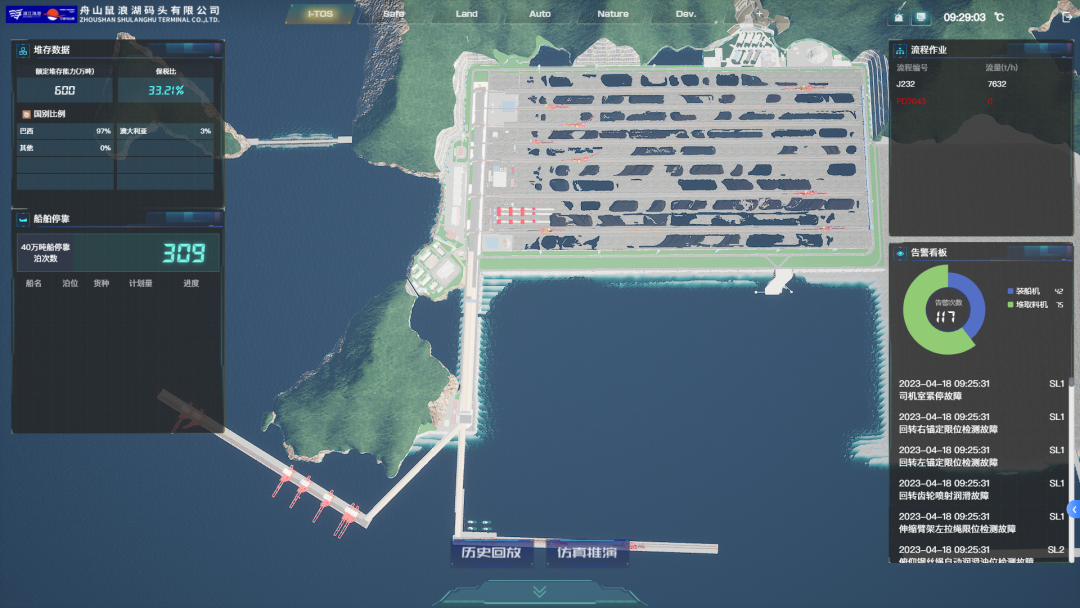The image size is (1080, 608).
Task: Open the Nature tab
Action: (613, 14)
